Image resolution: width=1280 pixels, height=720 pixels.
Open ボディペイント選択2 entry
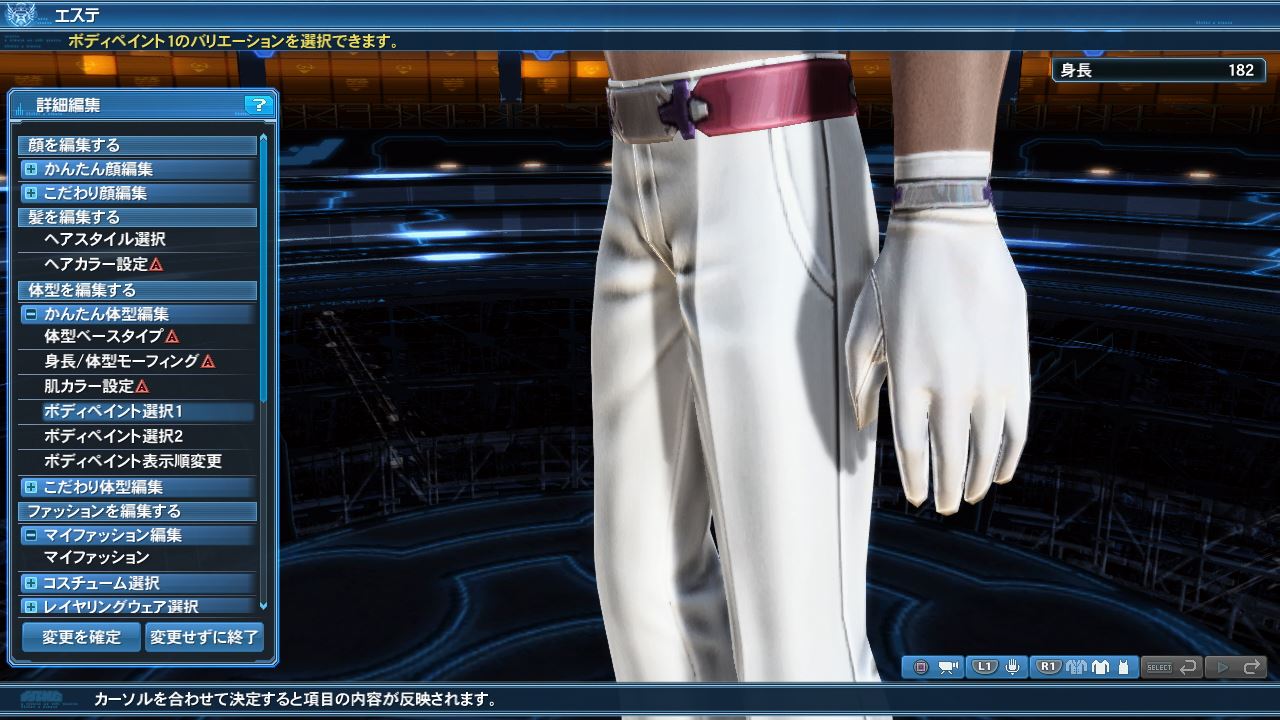[x=113, y=436]
